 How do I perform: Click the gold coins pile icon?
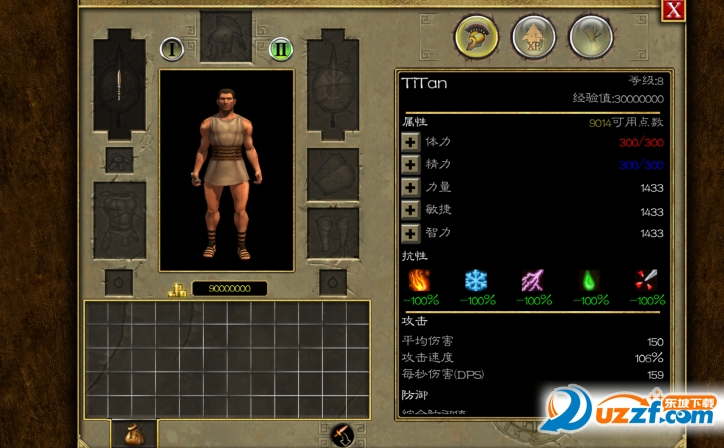[x=178, y=289]
